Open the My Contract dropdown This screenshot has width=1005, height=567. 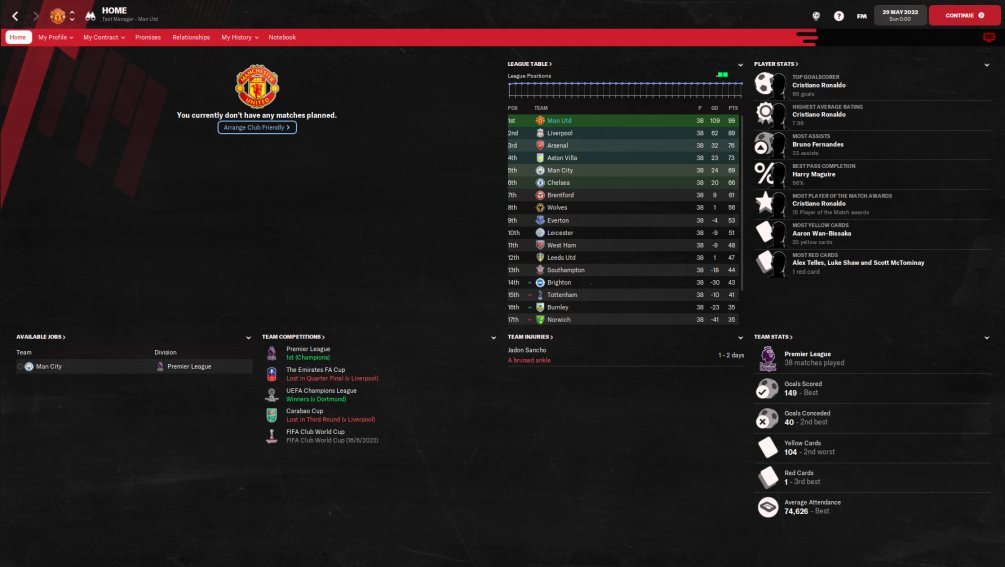104,37
